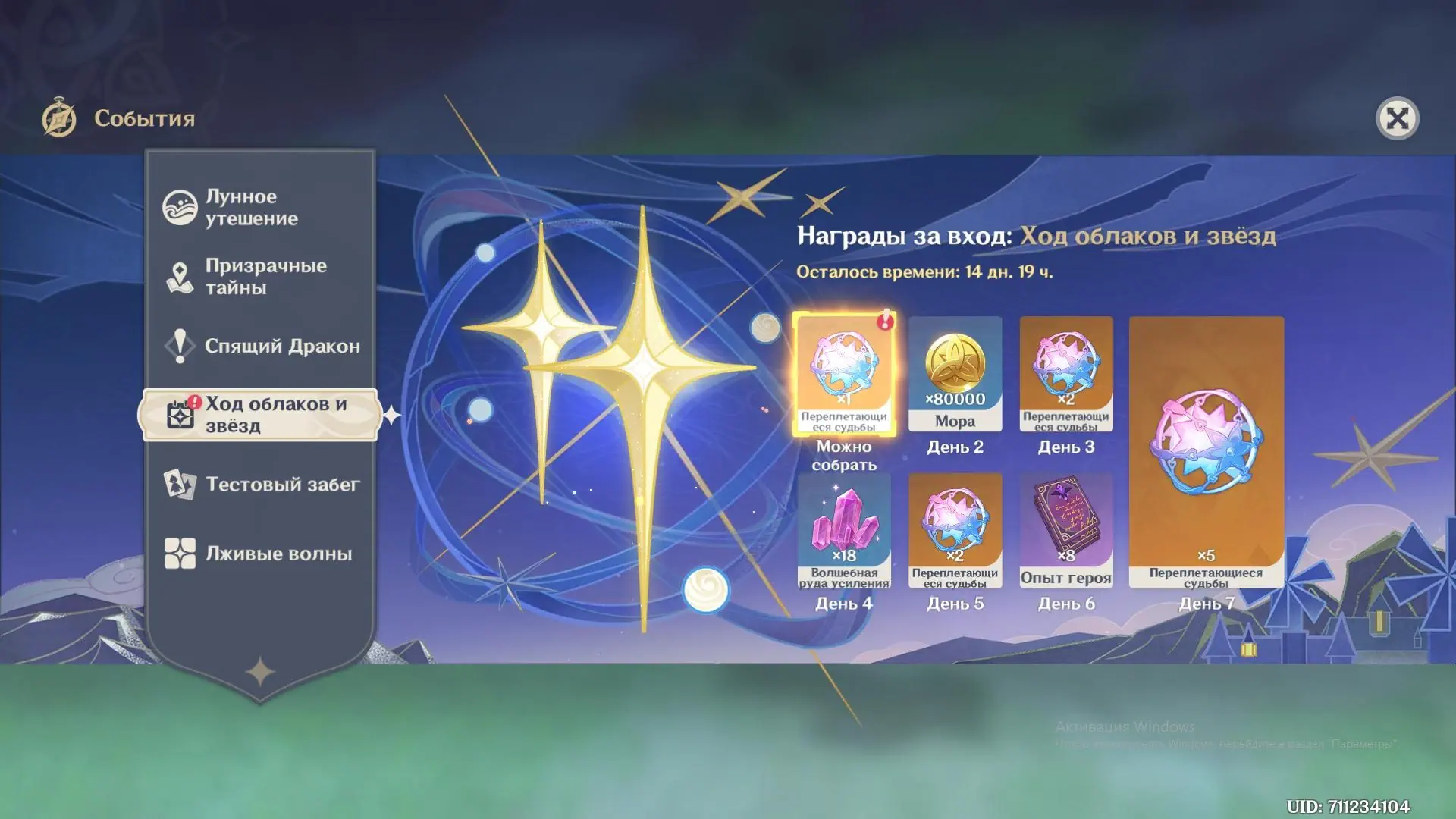The width and height of the screenshot is (1456, 819).
Task: Click the Волшебная руда усиления reward
Action: click(x=844, y=531)
